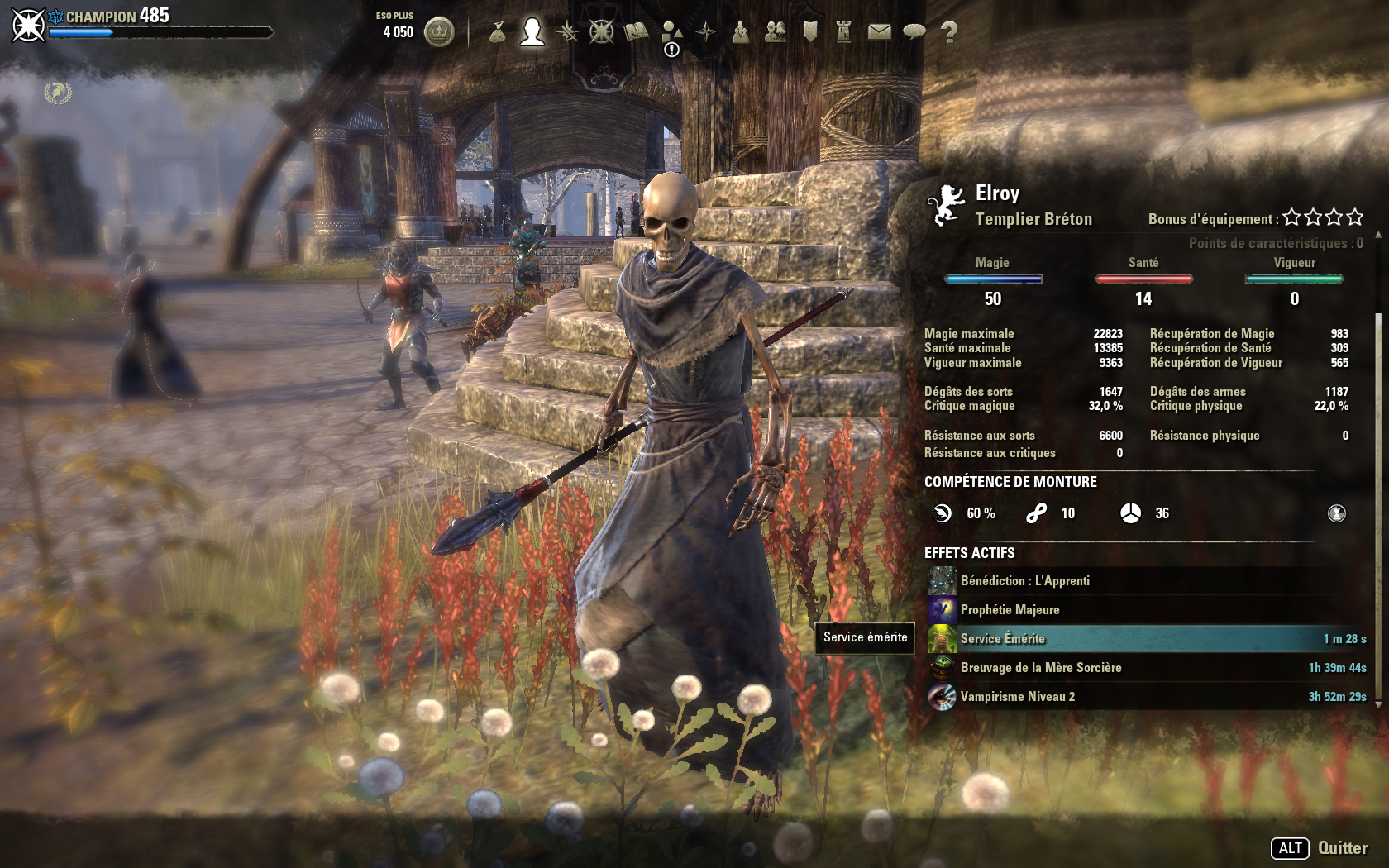Open the help question mark icon
The image size is (1389, 868).
pyautogui.click(x=949, y=32)
